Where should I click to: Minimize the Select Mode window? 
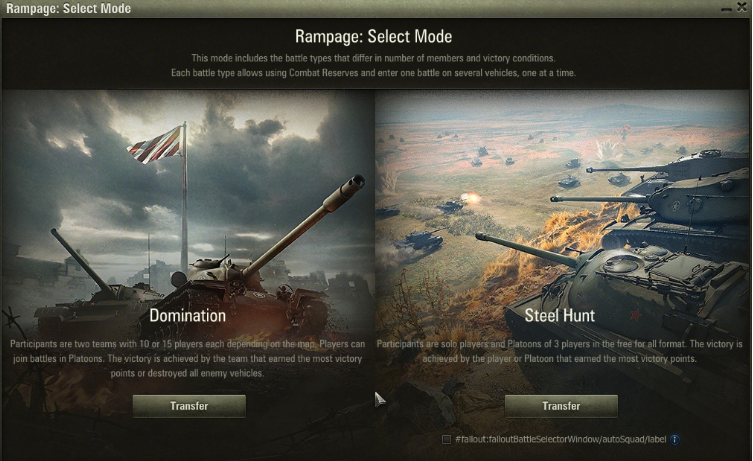(725, 7)
